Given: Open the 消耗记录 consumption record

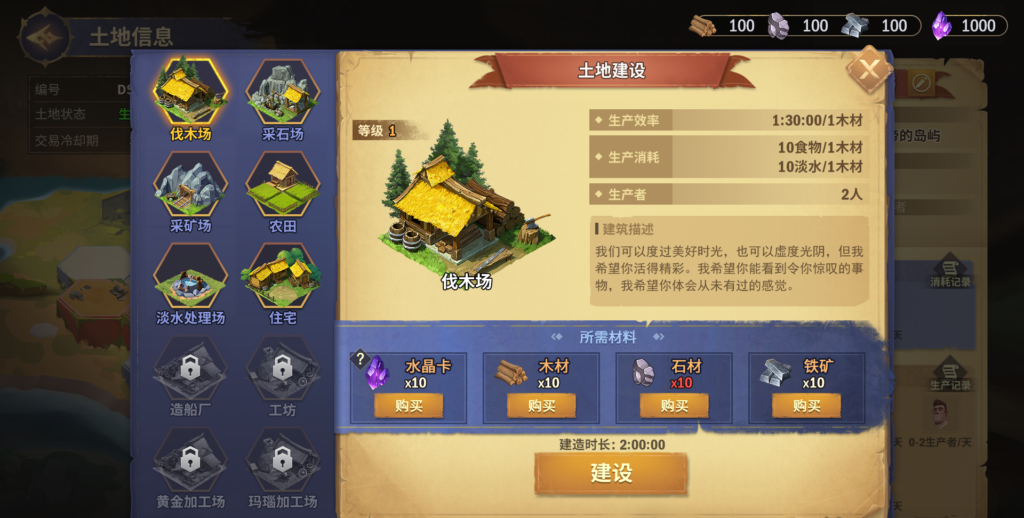Looking at the screenshot, I should pos(950,272).
